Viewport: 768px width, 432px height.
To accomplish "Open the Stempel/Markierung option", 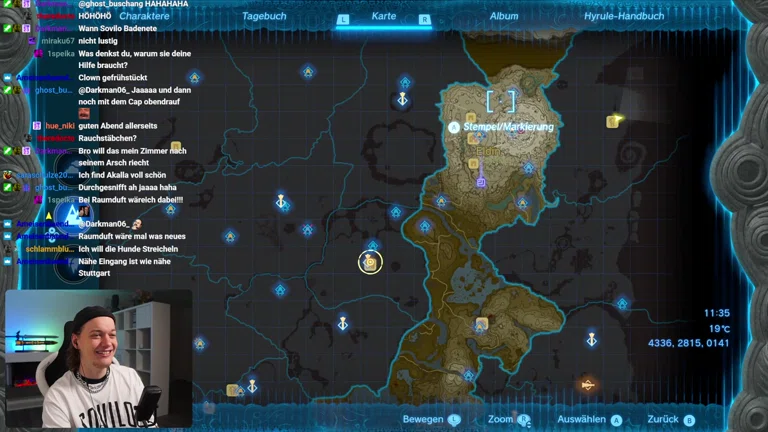I will pos(508,127).
